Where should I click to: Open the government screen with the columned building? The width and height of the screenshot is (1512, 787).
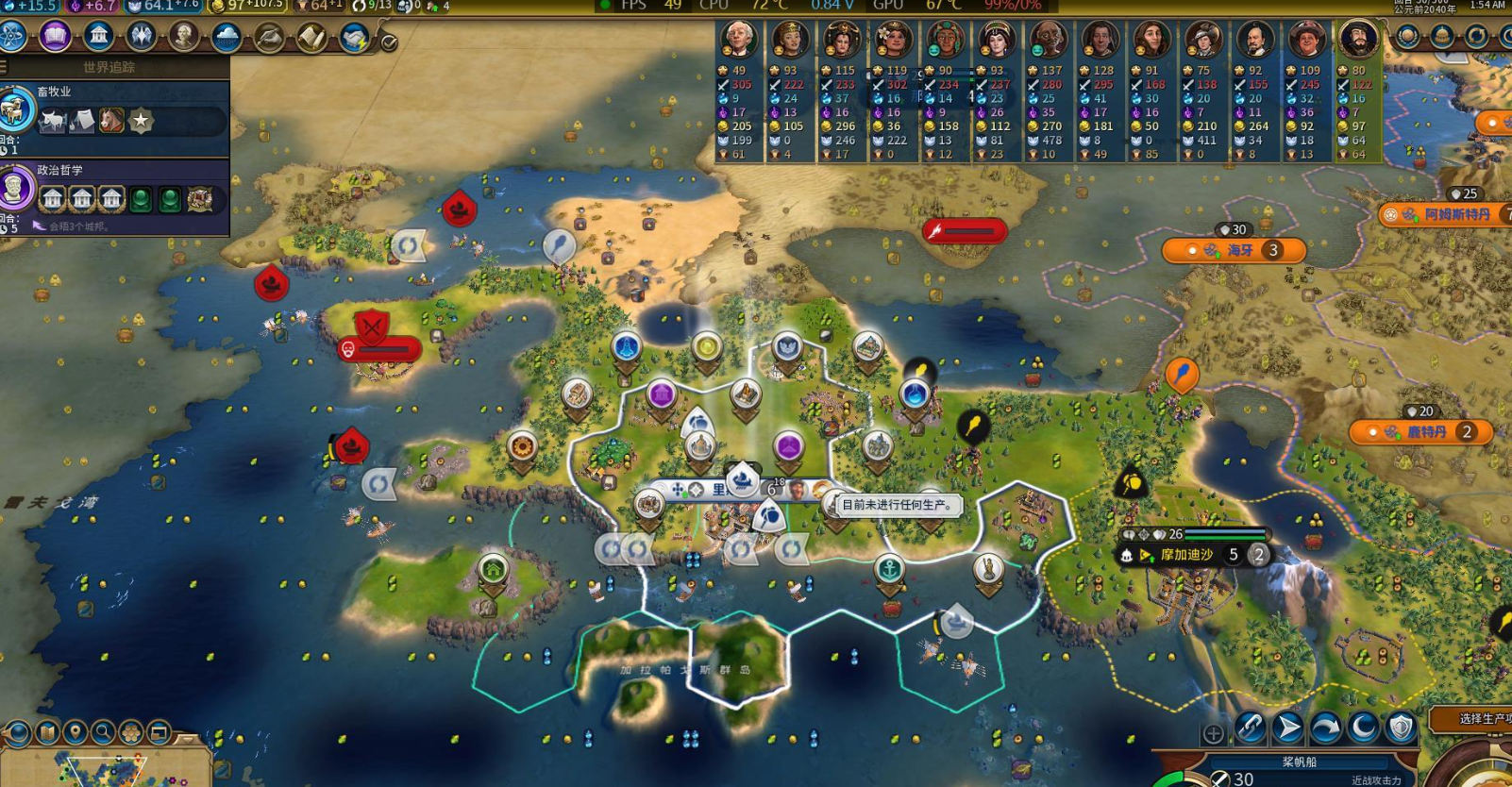click(x=98, y=36)
